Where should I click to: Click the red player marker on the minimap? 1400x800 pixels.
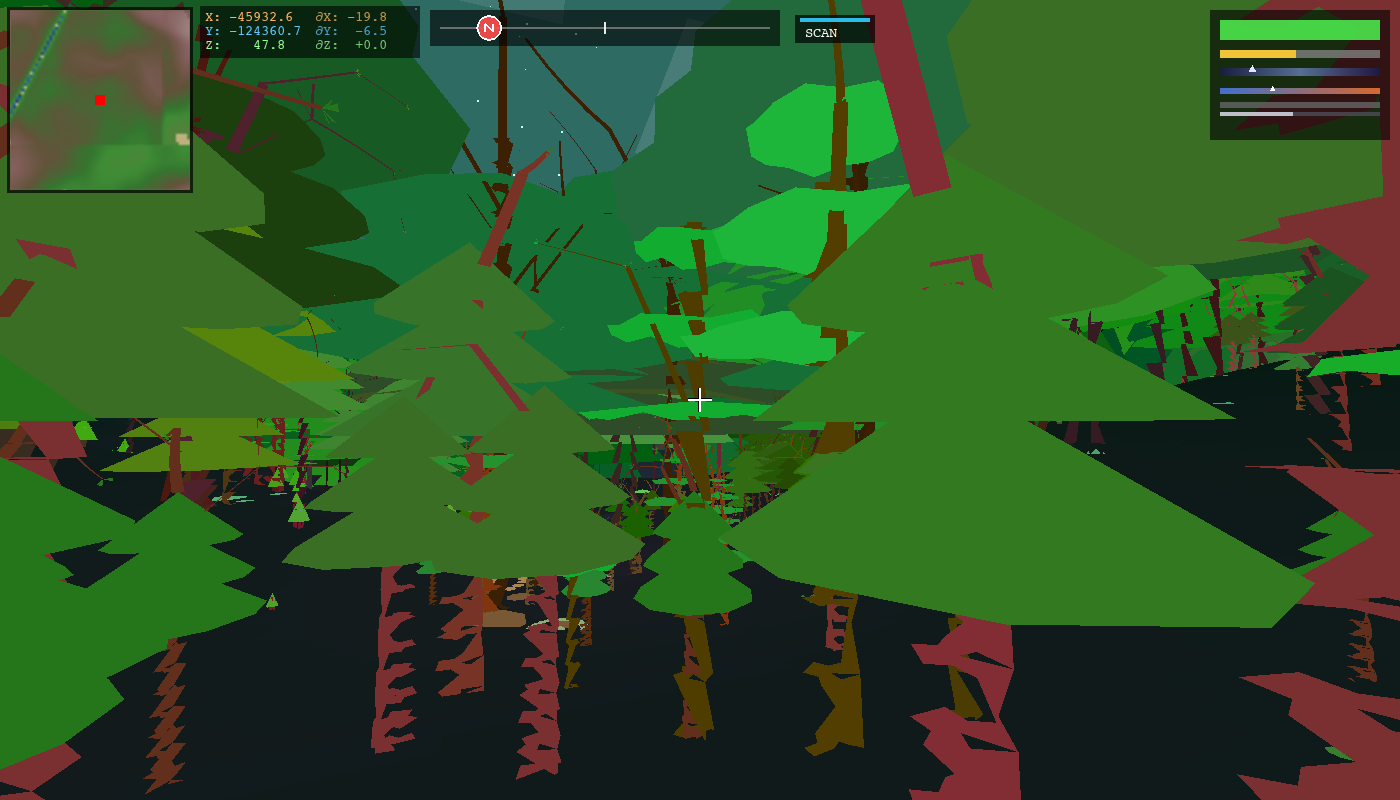click(x=98, y=100)
